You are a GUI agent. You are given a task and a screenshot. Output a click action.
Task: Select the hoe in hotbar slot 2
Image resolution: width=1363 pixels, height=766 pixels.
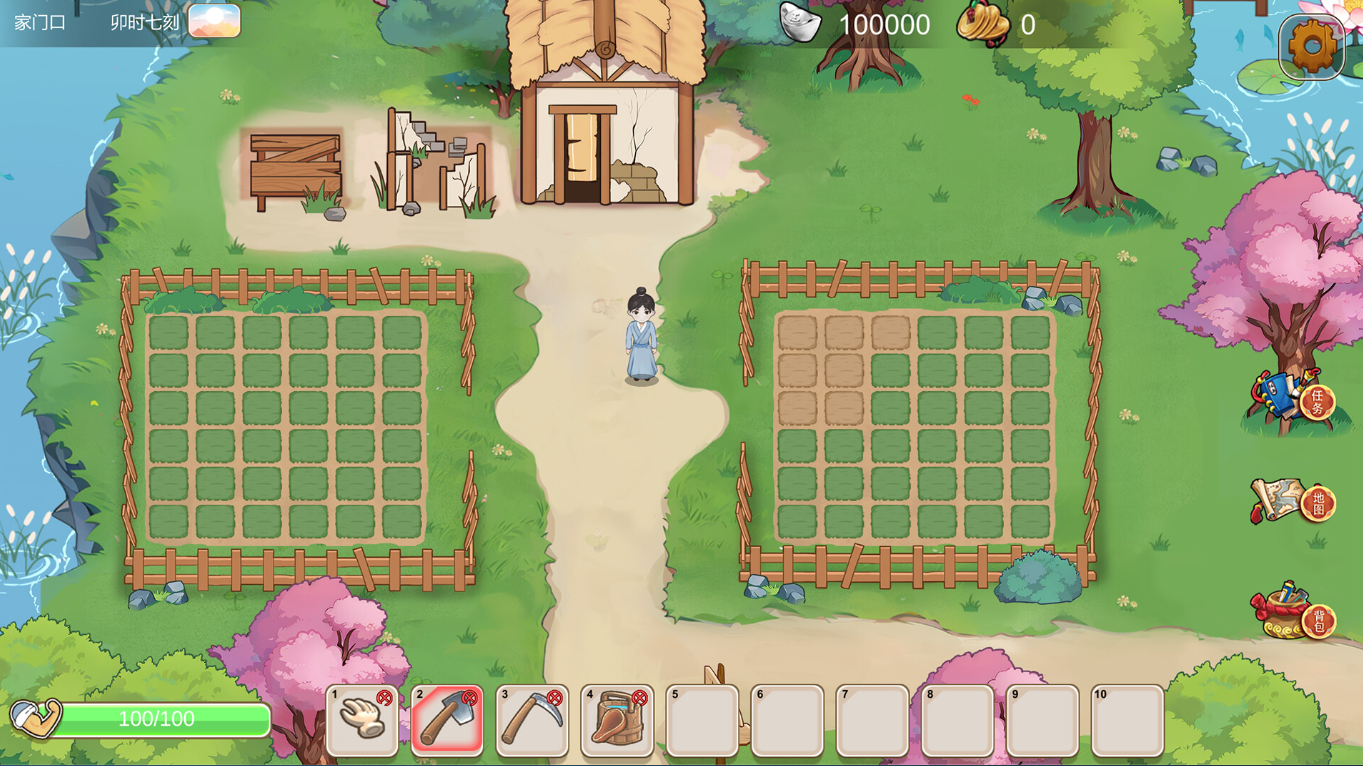[x=447, y=720]
